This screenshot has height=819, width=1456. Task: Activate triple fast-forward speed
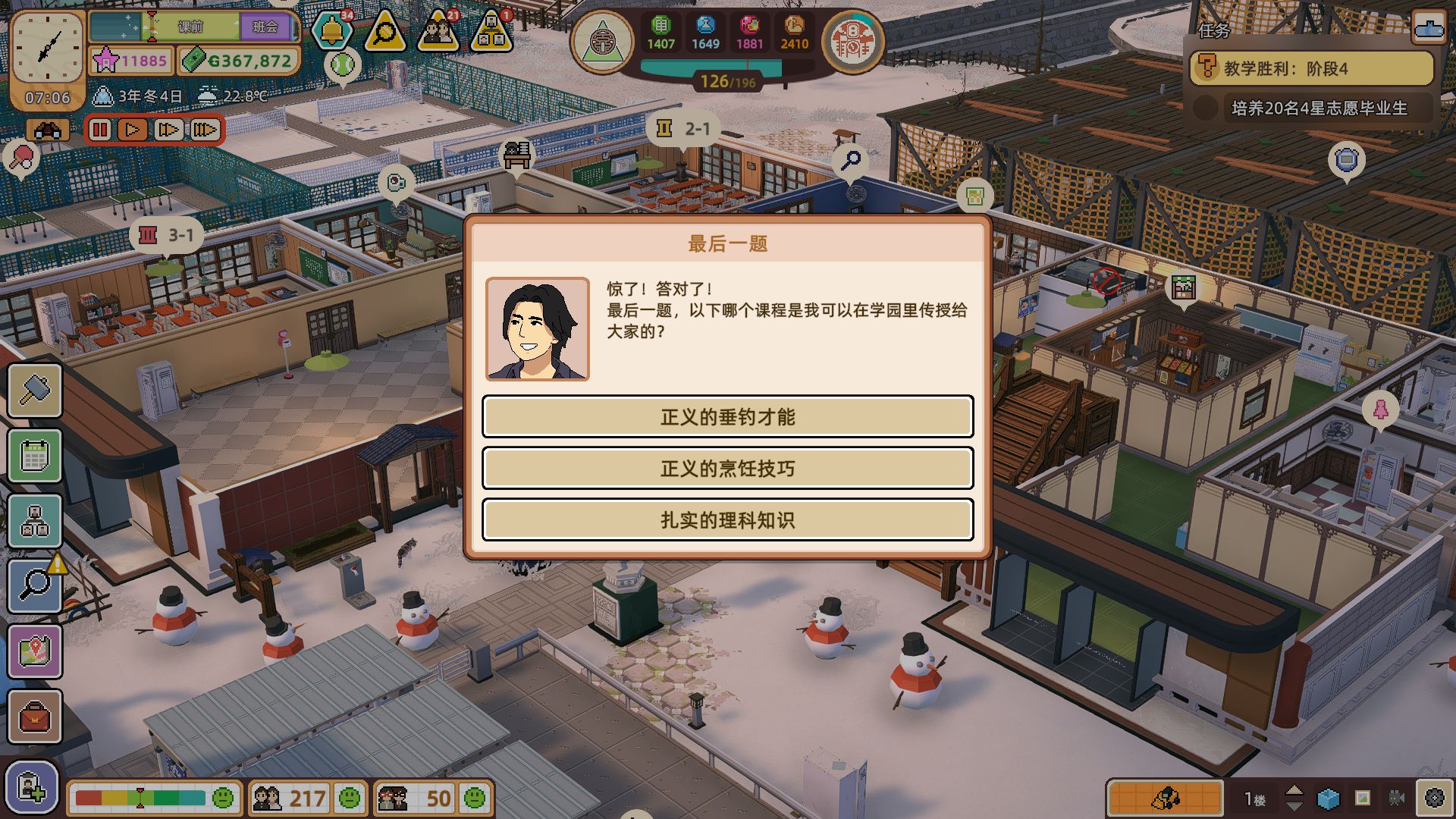204,130
